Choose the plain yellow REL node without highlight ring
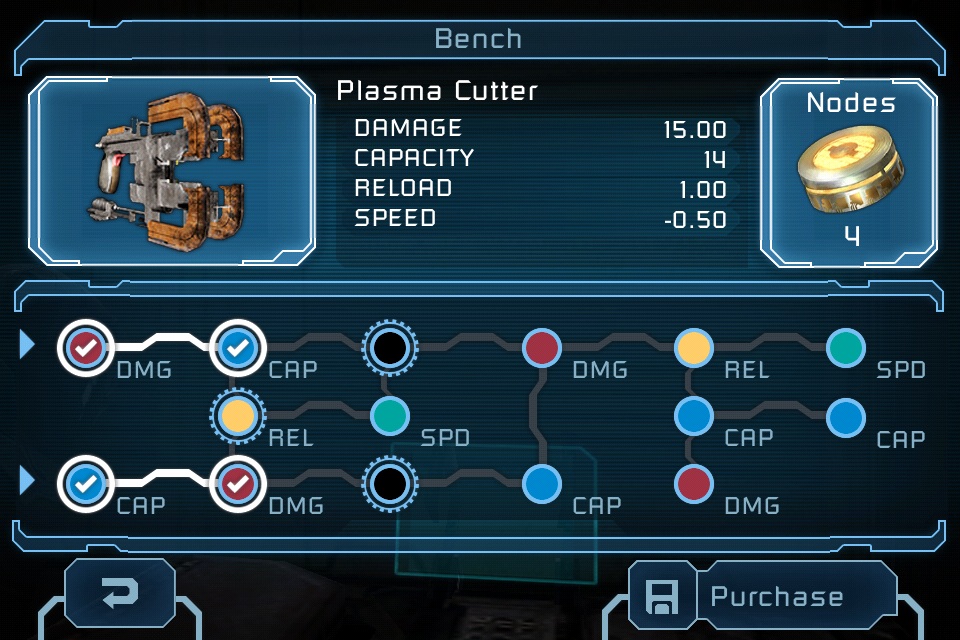960x640 pixels. [692, 348]
